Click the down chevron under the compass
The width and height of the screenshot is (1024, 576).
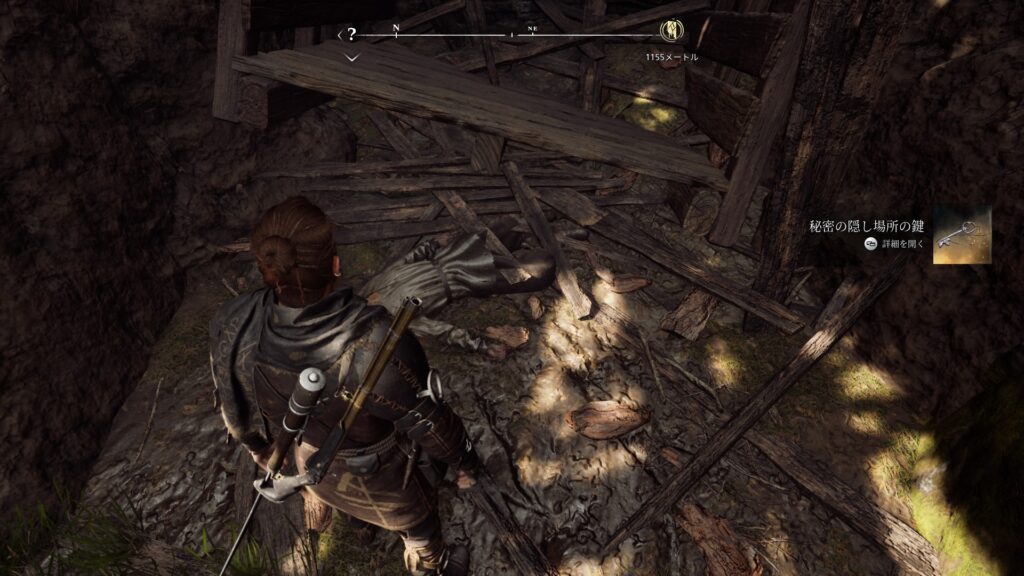pos(351,59)
